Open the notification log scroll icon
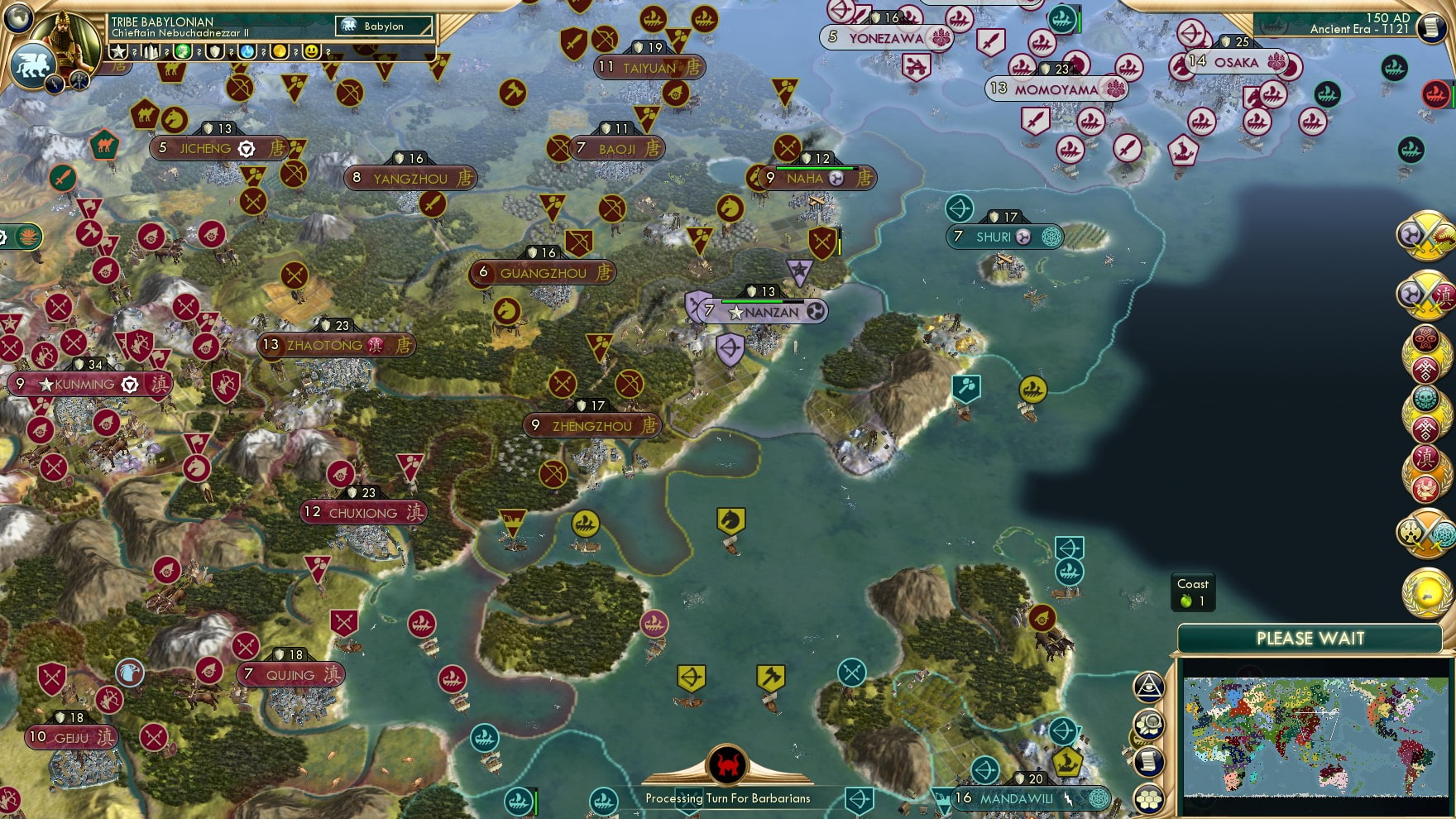 pyautogui.click(x=1147, y=761)
